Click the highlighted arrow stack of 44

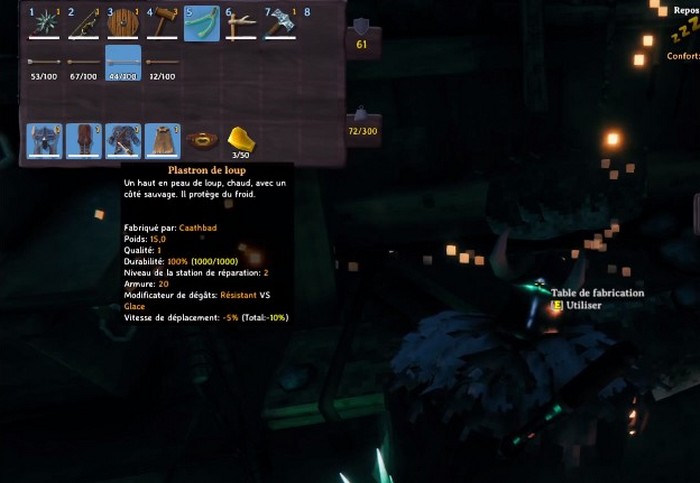122,63
